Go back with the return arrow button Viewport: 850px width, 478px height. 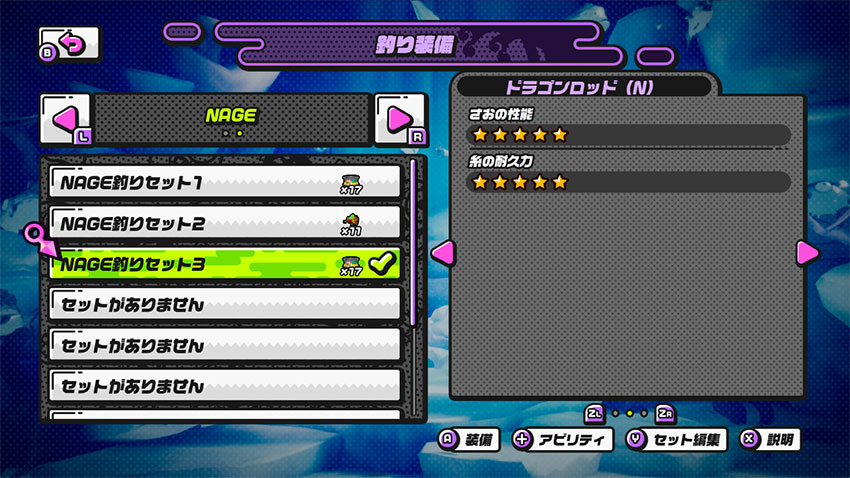click(x=70, y=44)
